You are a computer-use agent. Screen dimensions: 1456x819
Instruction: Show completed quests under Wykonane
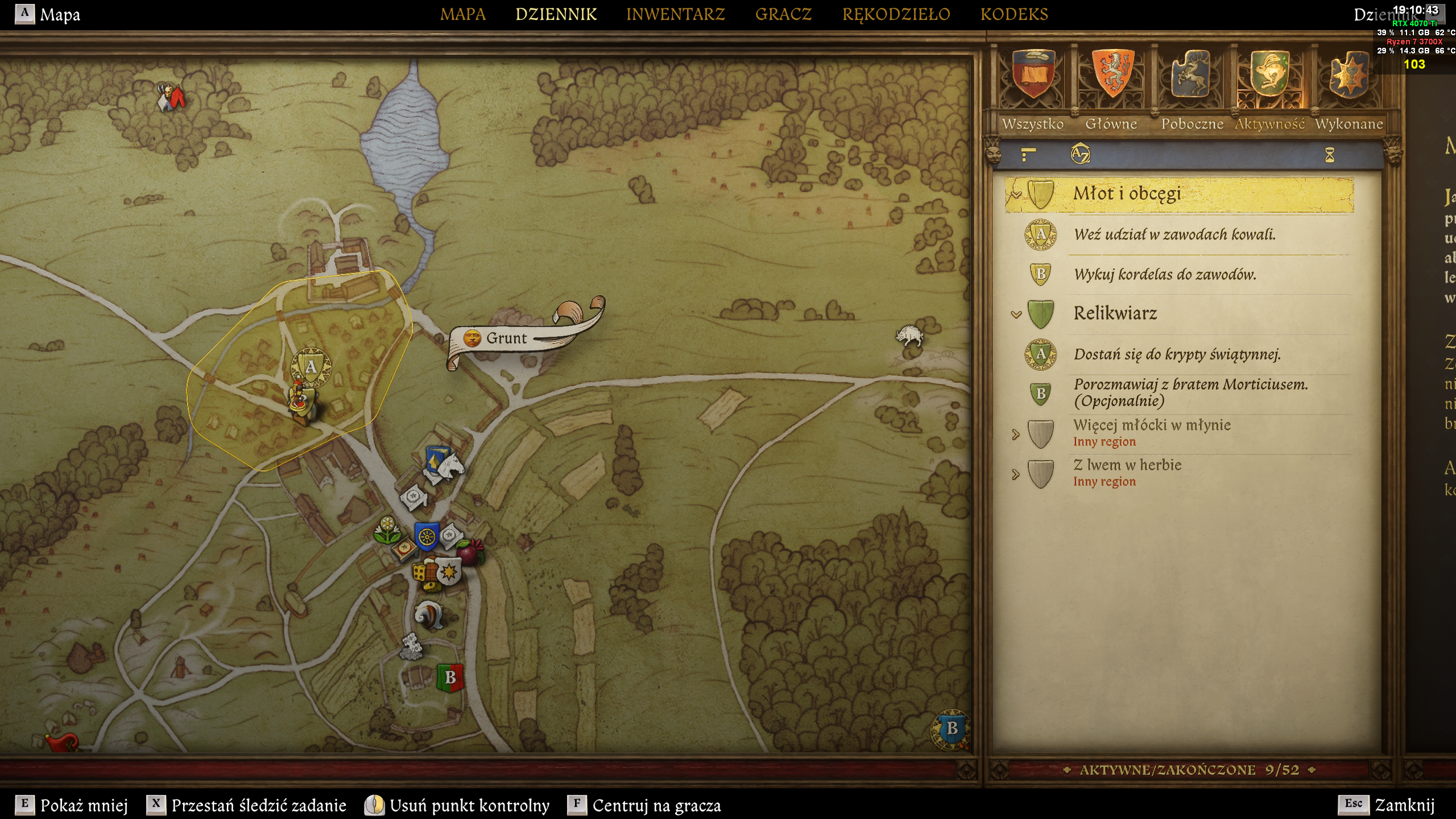tap(1349, 85)
